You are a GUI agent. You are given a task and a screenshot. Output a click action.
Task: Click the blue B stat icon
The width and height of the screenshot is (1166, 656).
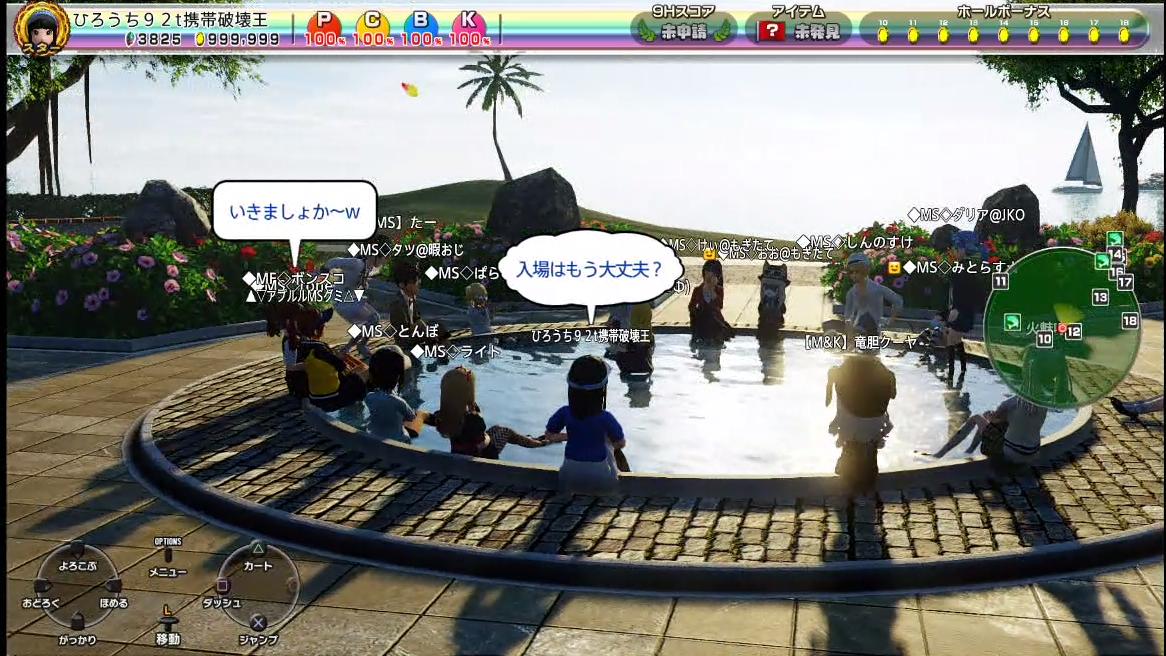coord(421,24)
